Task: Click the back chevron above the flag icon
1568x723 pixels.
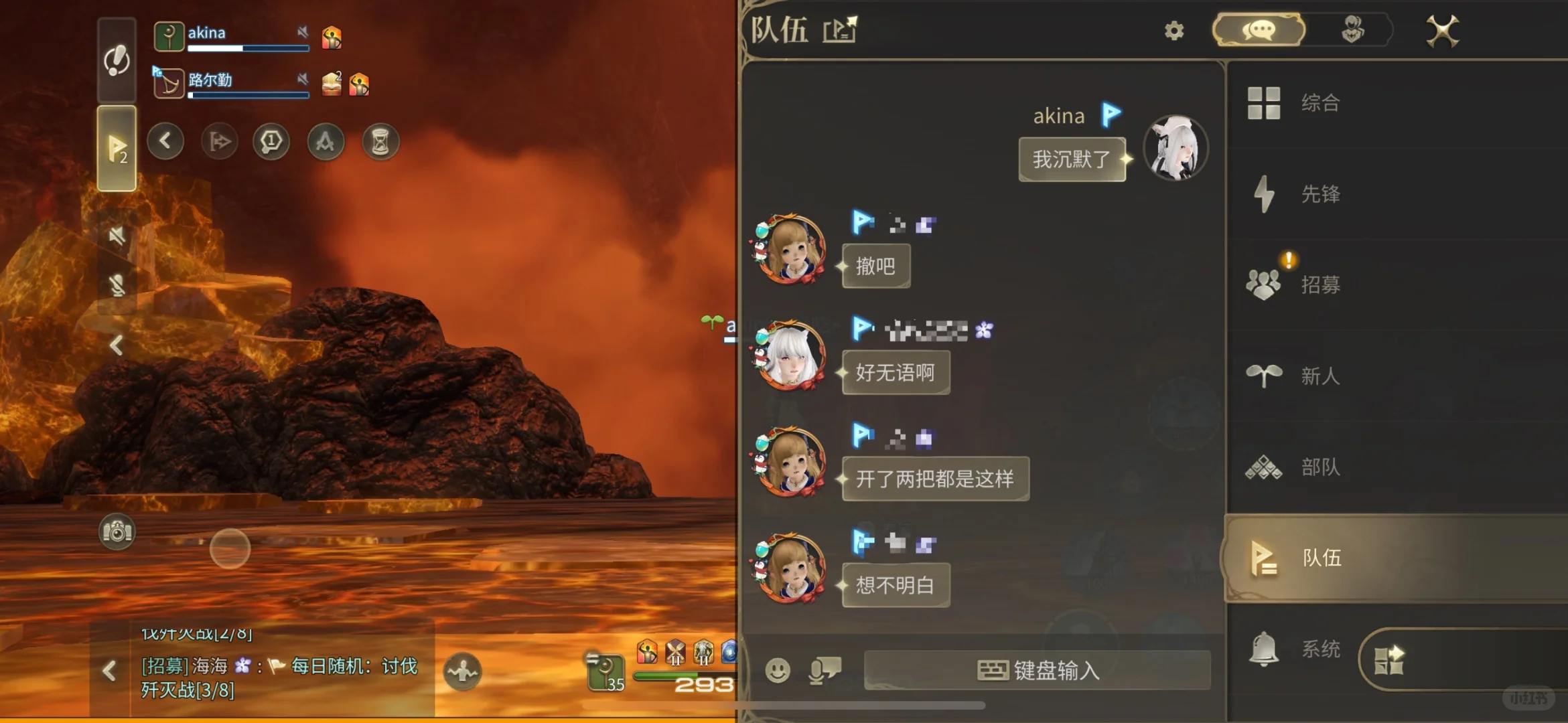Action: (x=165, y=141)
